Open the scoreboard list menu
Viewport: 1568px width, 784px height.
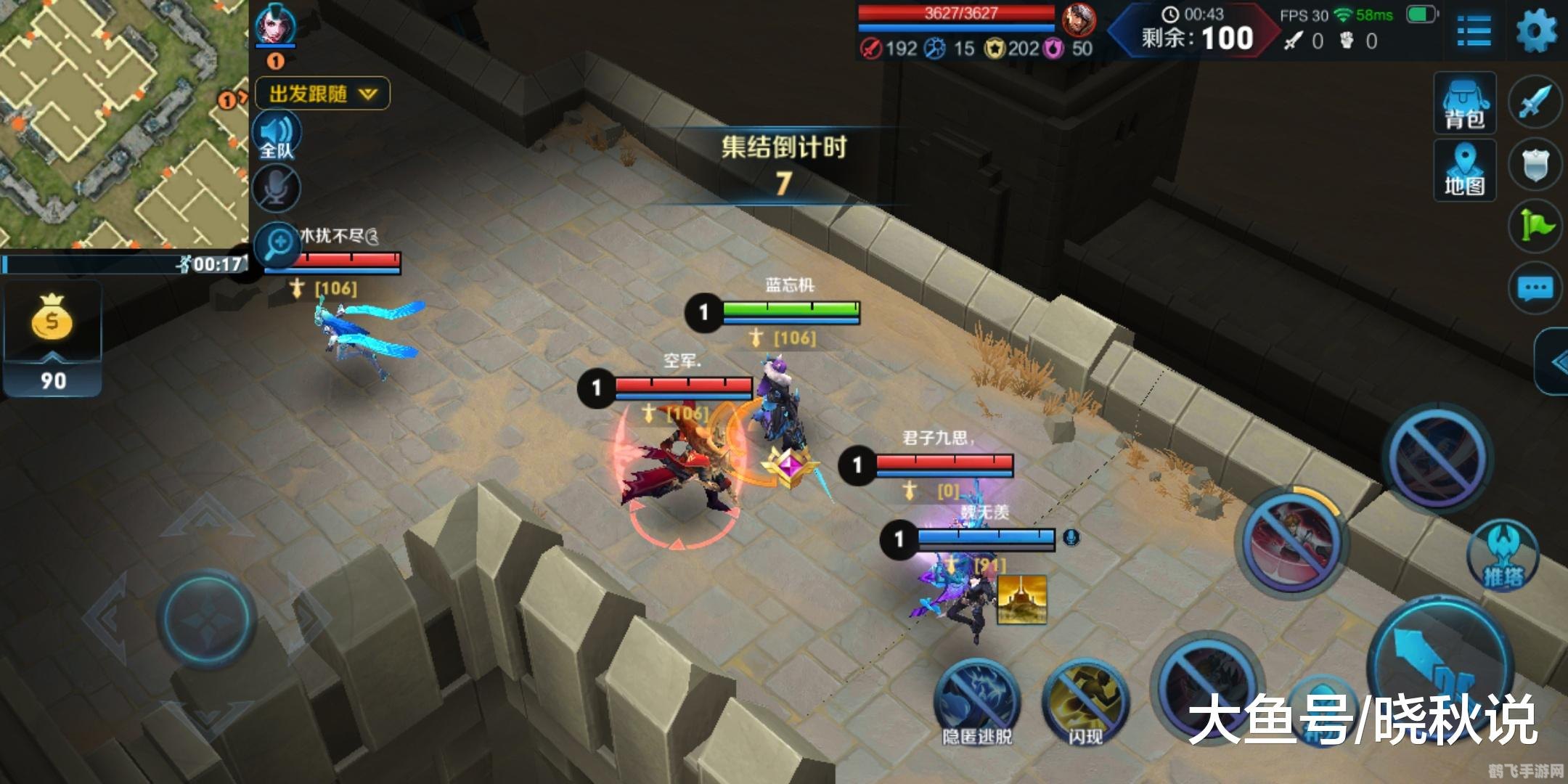(1474, 32)
